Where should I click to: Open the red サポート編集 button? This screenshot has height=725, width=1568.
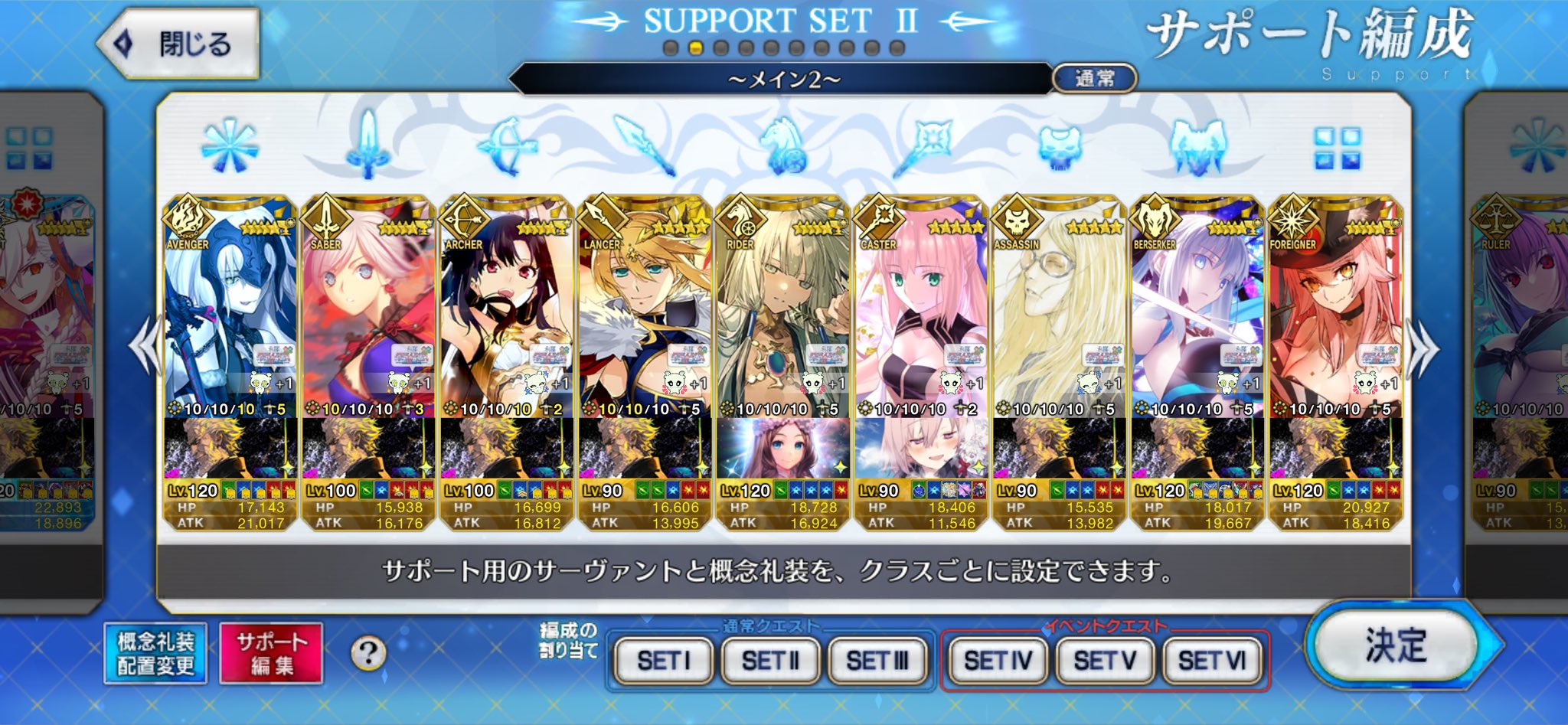[271, 653]
